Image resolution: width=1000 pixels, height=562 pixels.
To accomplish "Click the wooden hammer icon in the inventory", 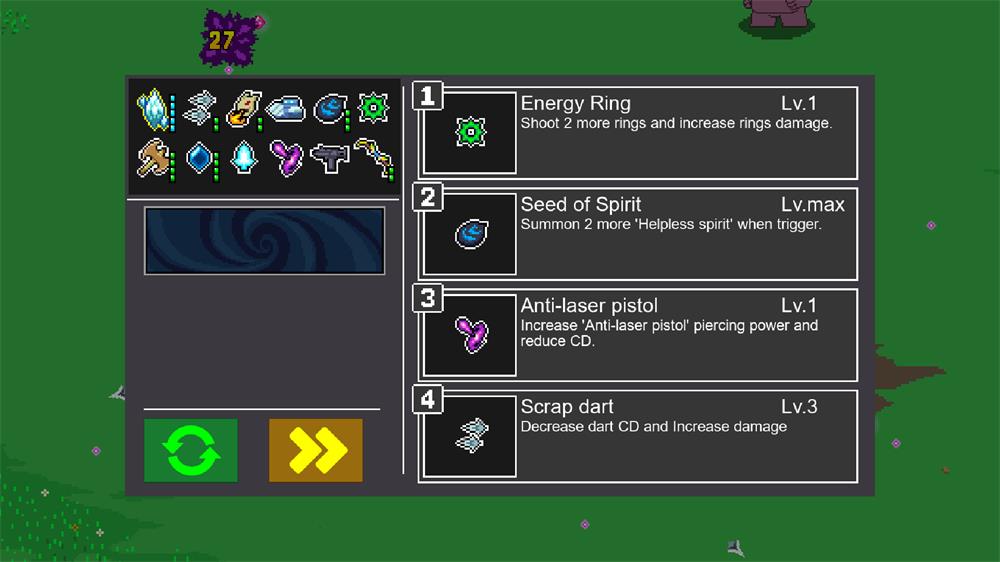I will (154, 158).
